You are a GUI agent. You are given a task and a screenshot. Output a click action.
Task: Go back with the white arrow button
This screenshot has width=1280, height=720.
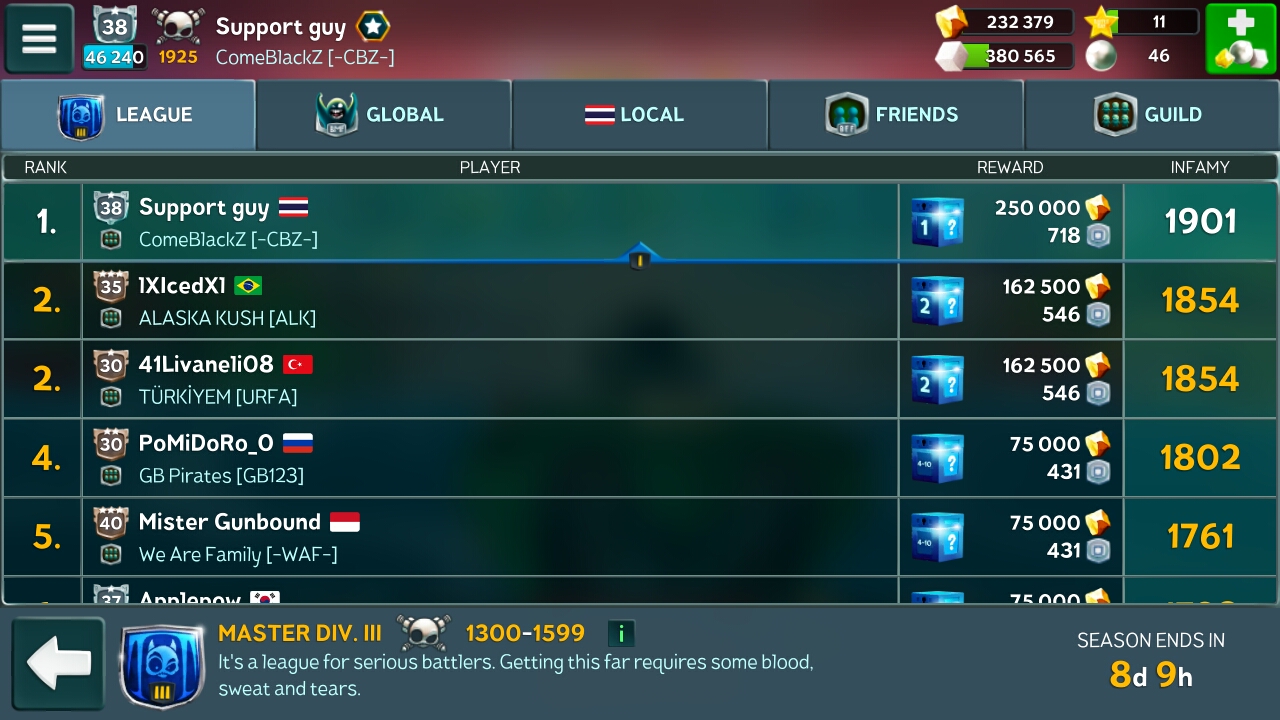58,664
